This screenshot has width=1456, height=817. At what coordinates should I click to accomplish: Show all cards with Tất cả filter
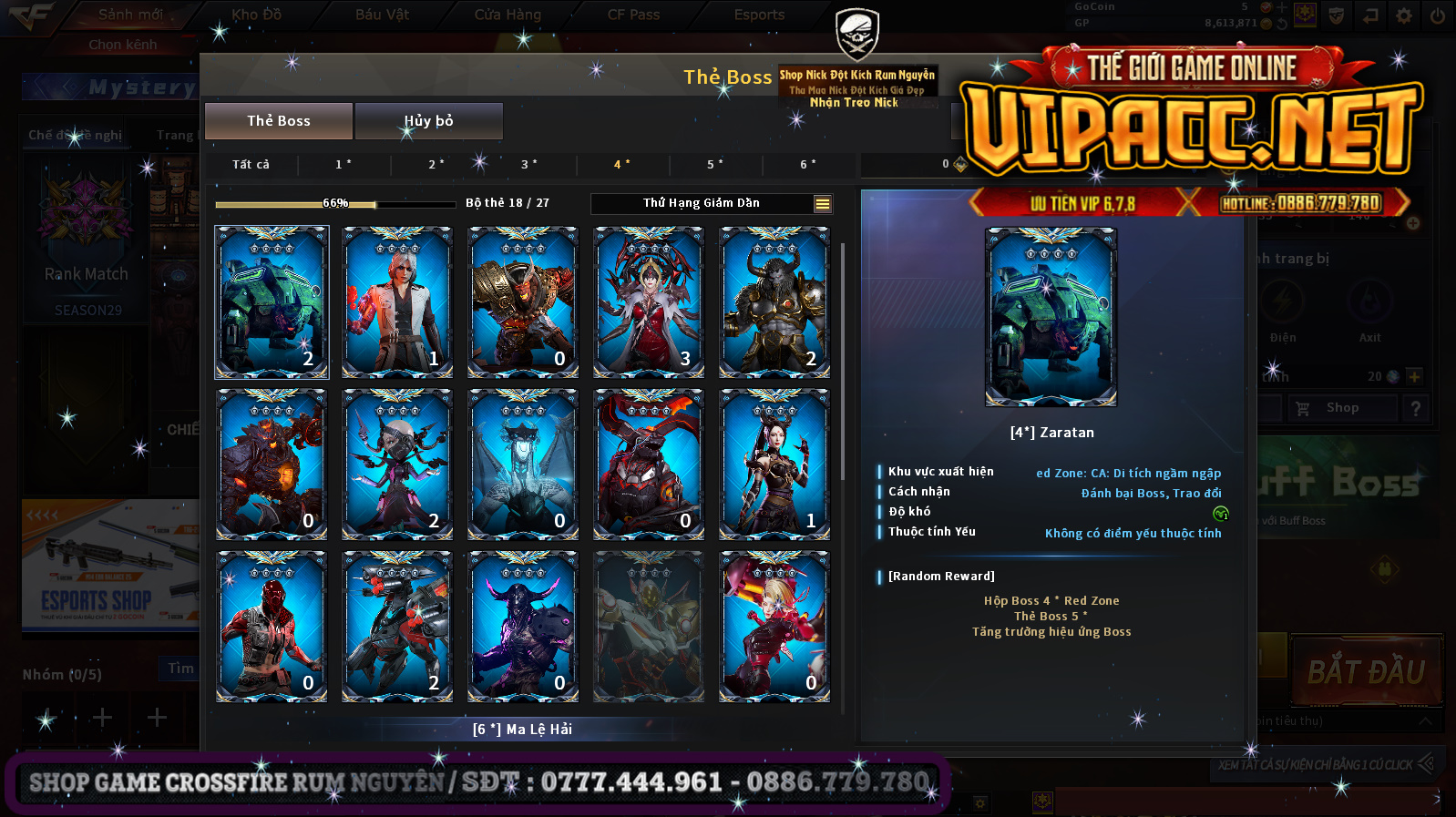(x=251, y=165)
